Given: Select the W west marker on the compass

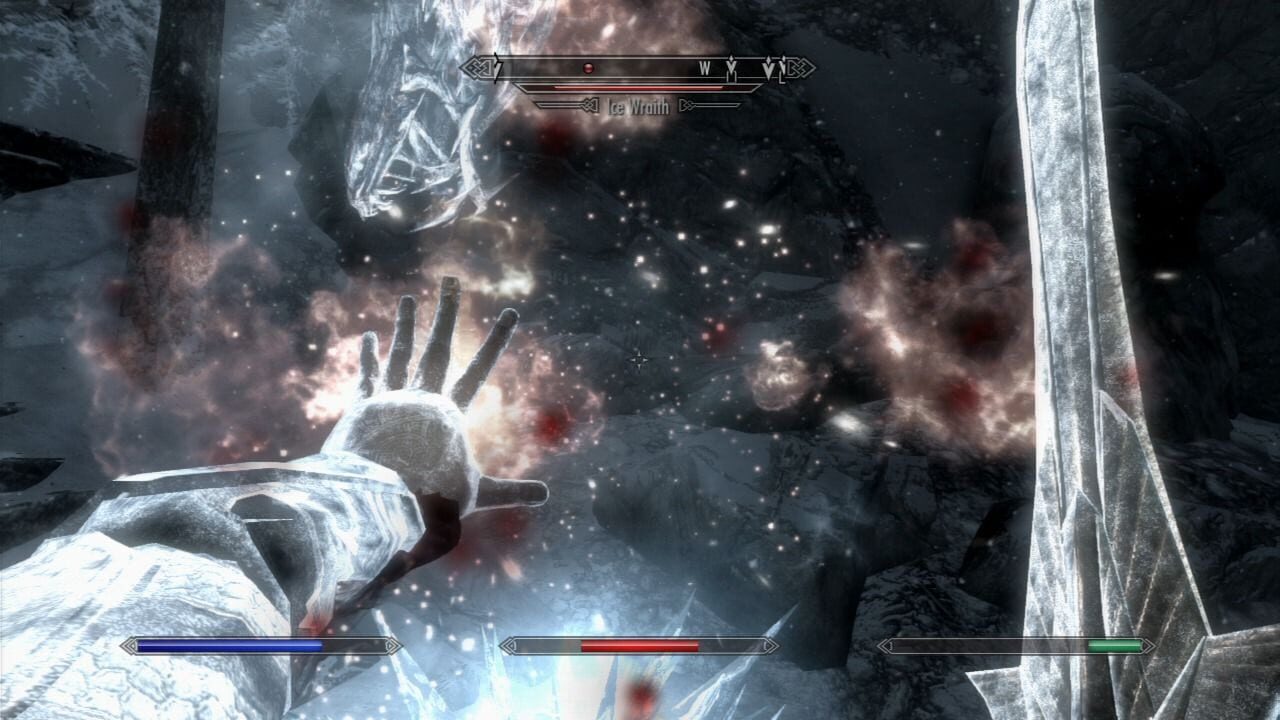Looking at the screenshot, I should (x=703, y=67).
